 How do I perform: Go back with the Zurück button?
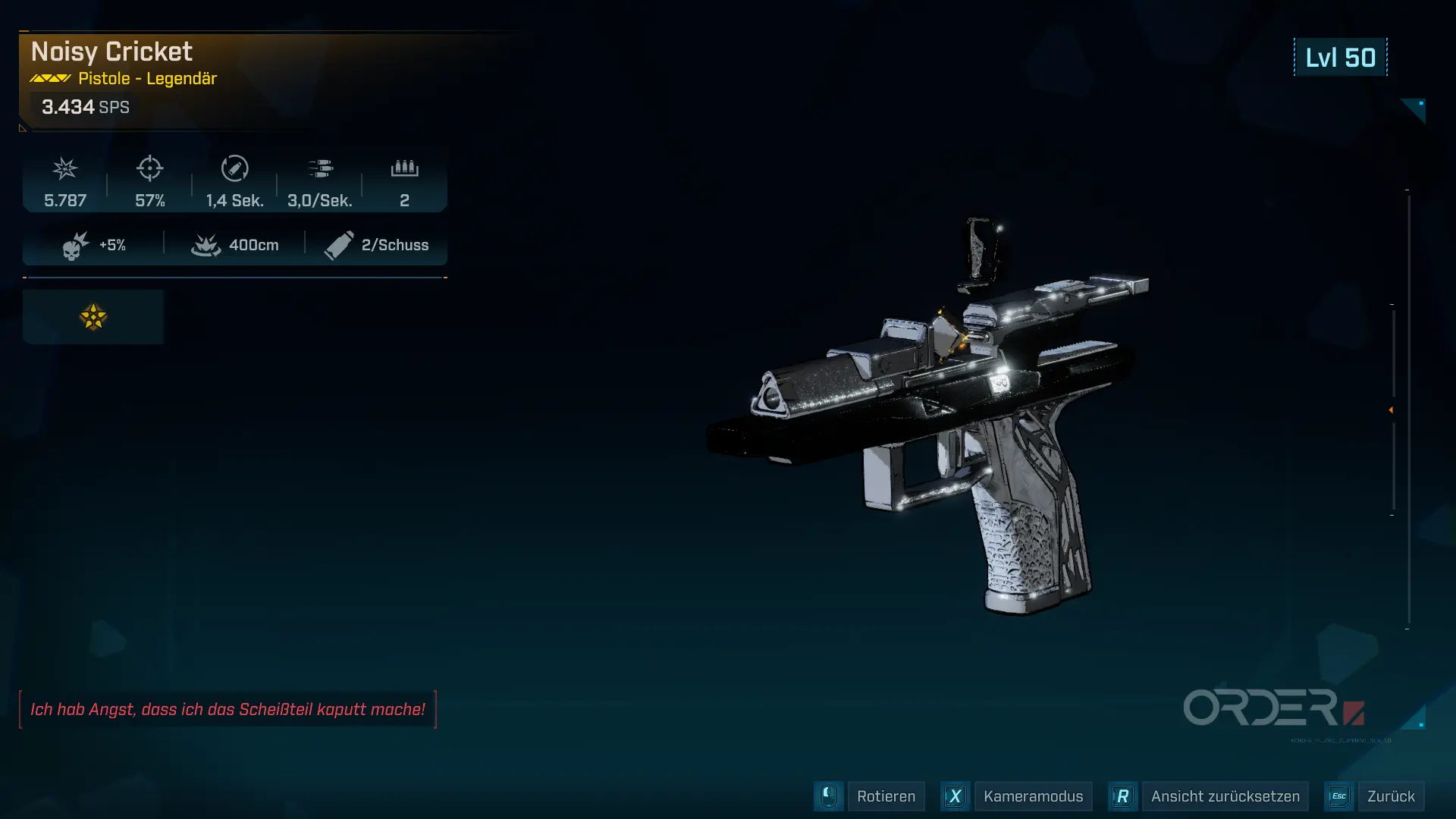click(x=1390, y=796)
